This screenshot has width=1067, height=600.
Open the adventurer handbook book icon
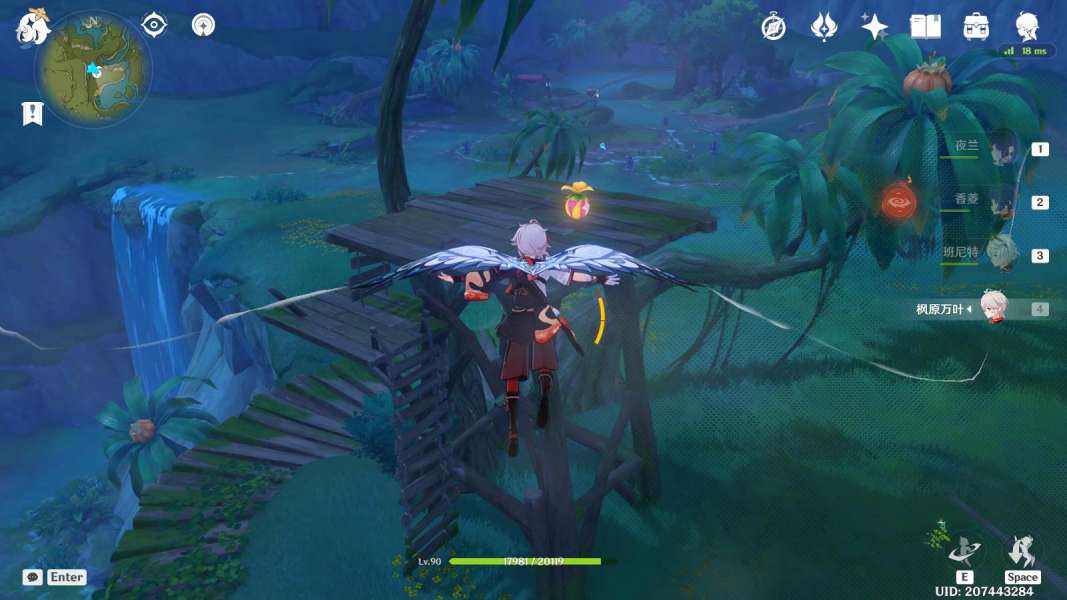pyautogui.click(x=925, y=27)
